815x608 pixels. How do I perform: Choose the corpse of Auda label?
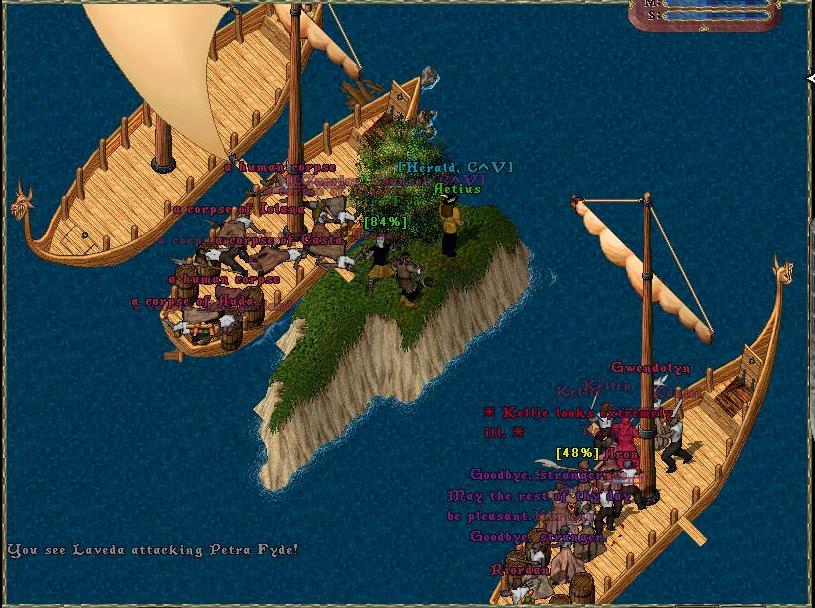click(195, 301)
